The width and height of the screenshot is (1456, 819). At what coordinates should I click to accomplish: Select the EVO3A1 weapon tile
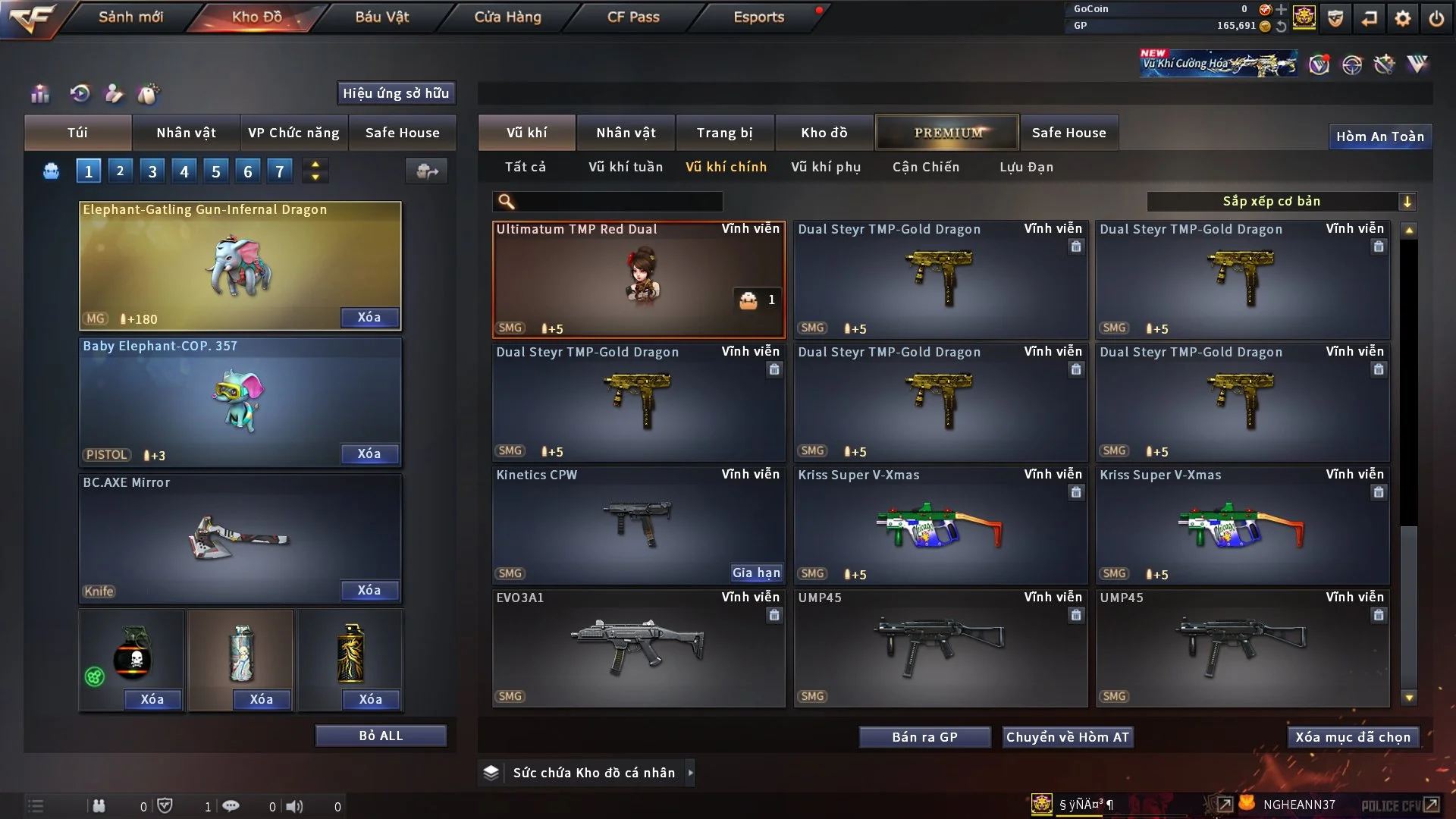pos(638,648)
